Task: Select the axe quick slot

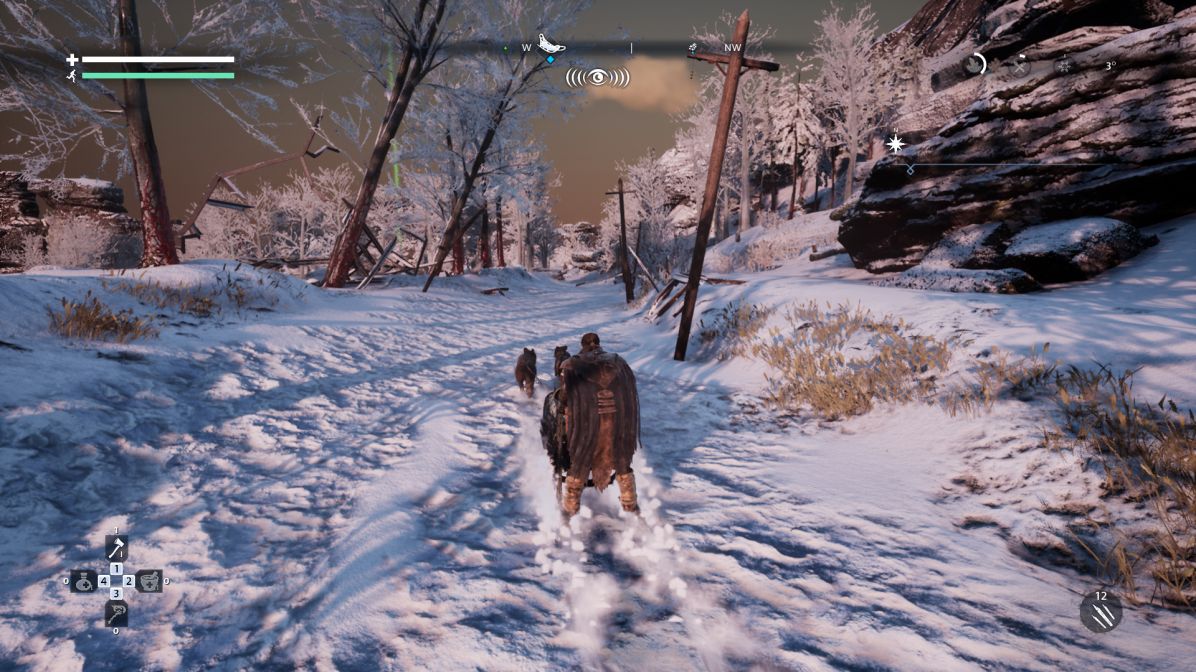Action: [x=116, y=548]
